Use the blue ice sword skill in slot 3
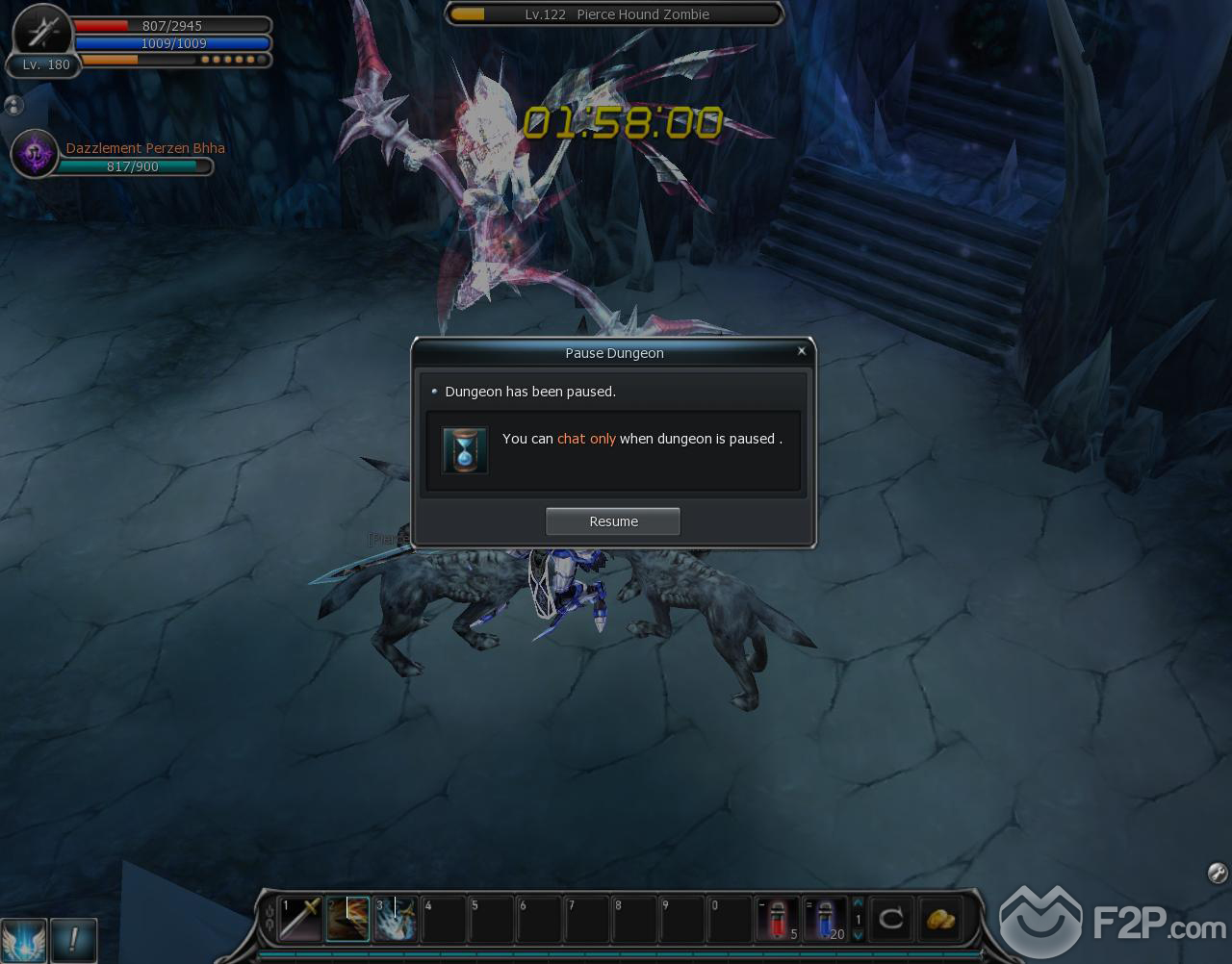The image size is (1232, 964). pyautogui.click(x=395, y=919)
